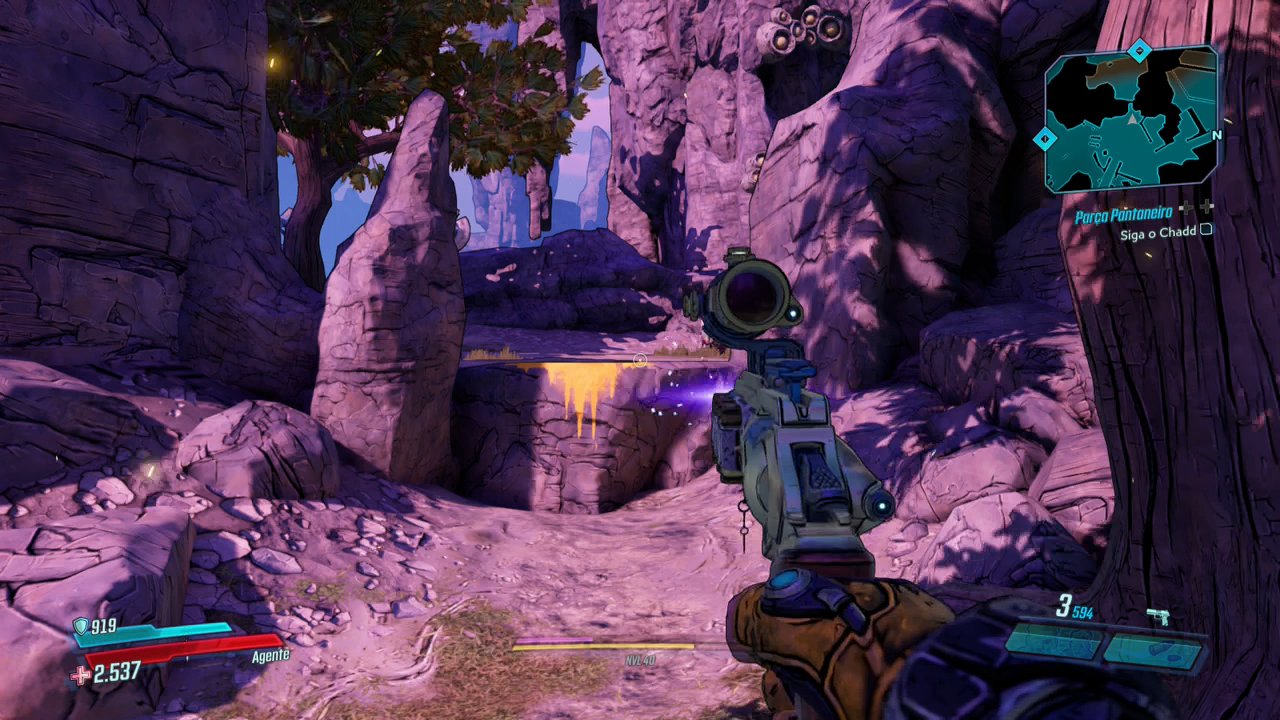Viewport: 1280px width, 720px height.
Task: Select the equipped pistol weapon icon
Action: click(1159, 616)
